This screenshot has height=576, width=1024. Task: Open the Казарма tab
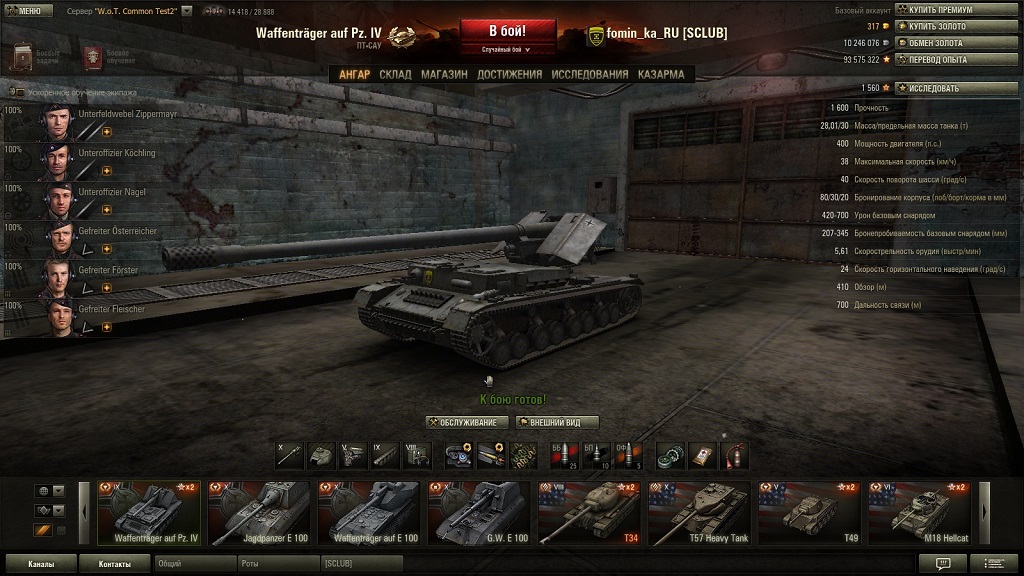click(x=661, y=74)
